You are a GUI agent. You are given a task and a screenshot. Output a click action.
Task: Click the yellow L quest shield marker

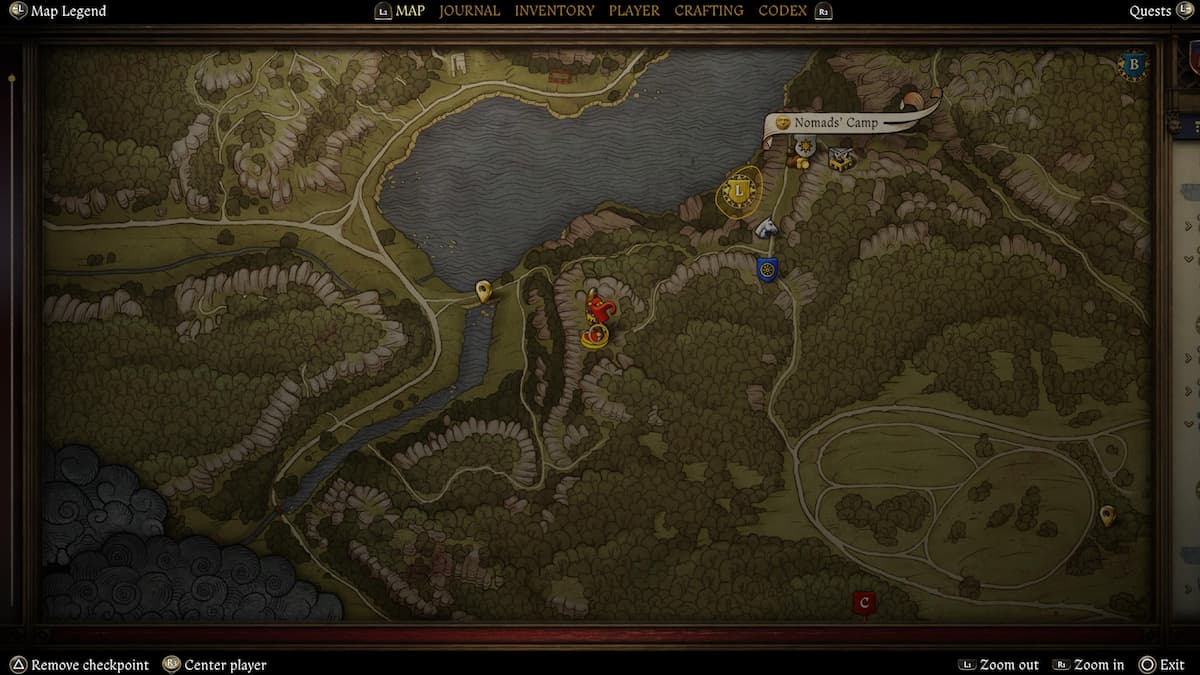pos(739,190)
